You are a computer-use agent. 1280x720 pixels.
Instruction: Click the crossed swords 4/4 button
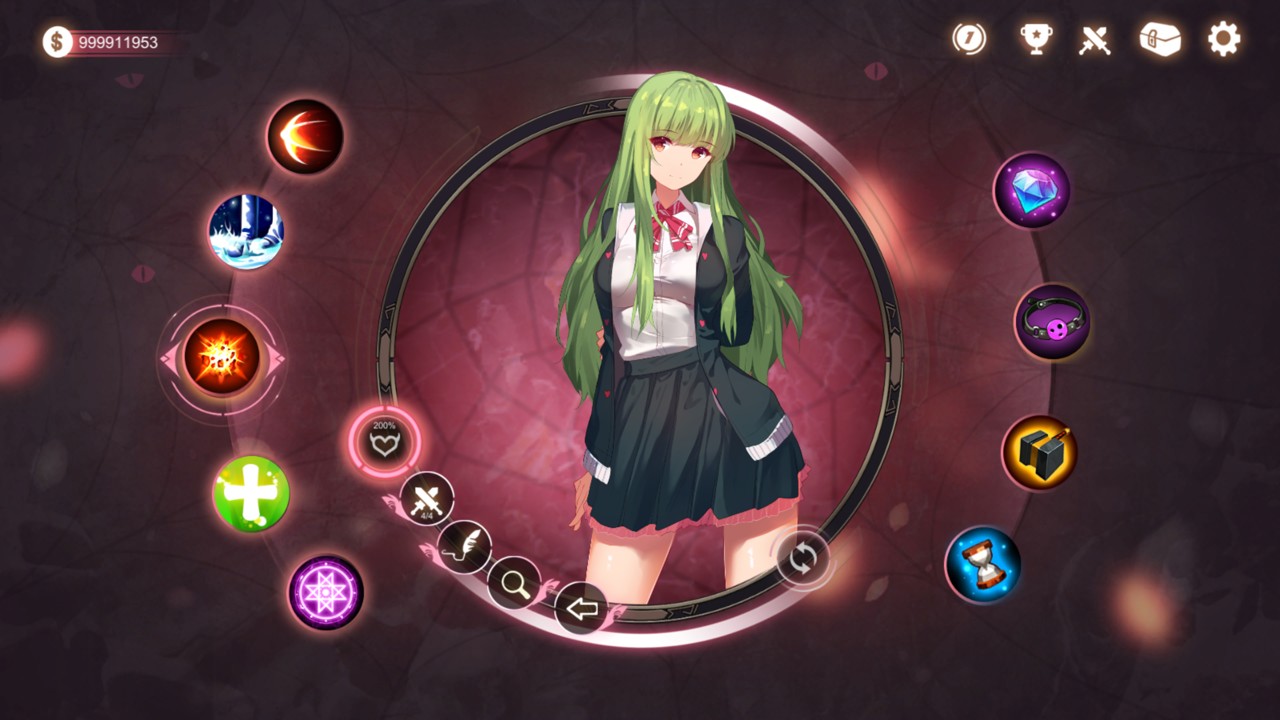427,498
